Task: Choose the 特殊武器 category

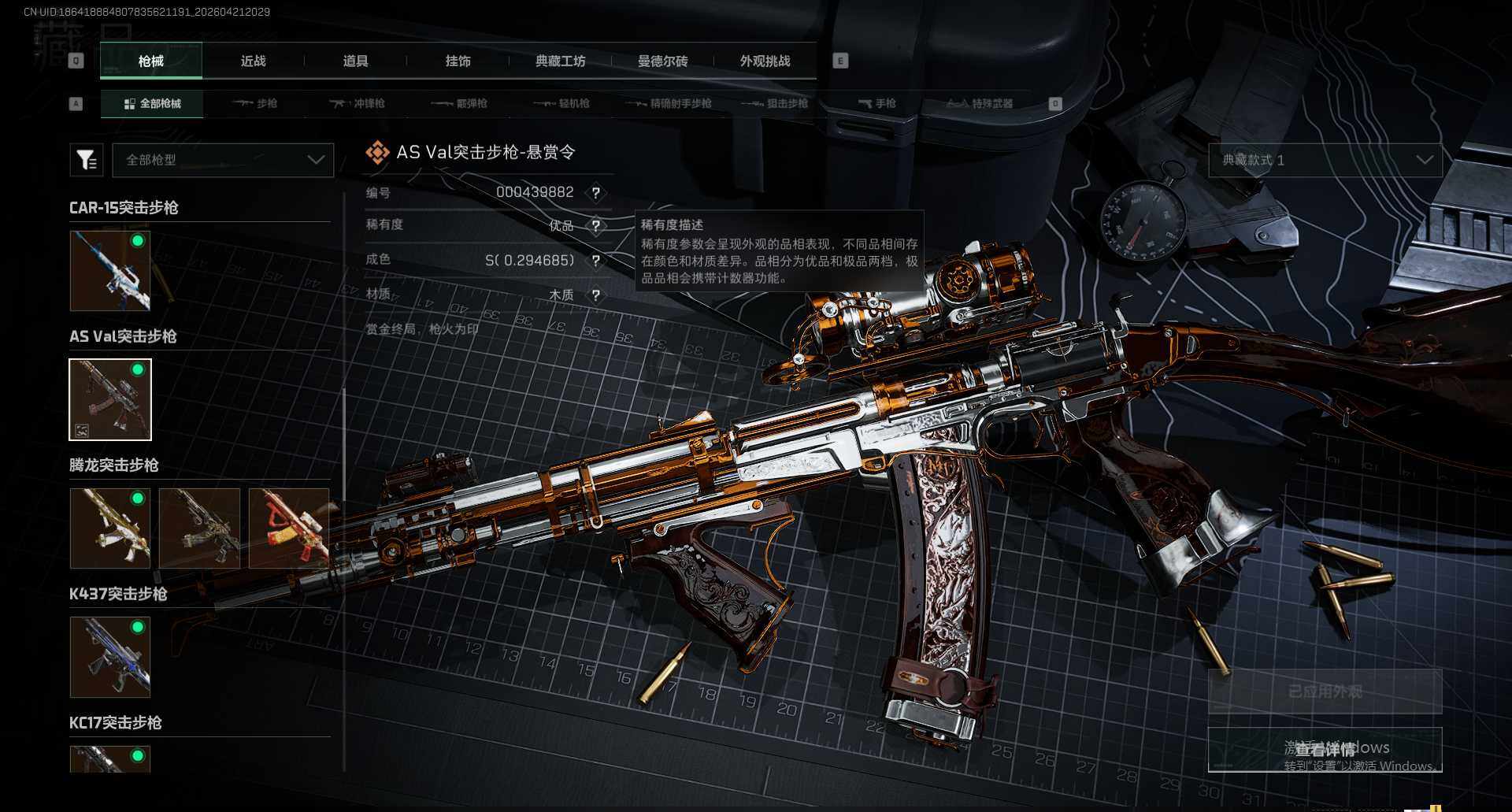Action: 980,103
